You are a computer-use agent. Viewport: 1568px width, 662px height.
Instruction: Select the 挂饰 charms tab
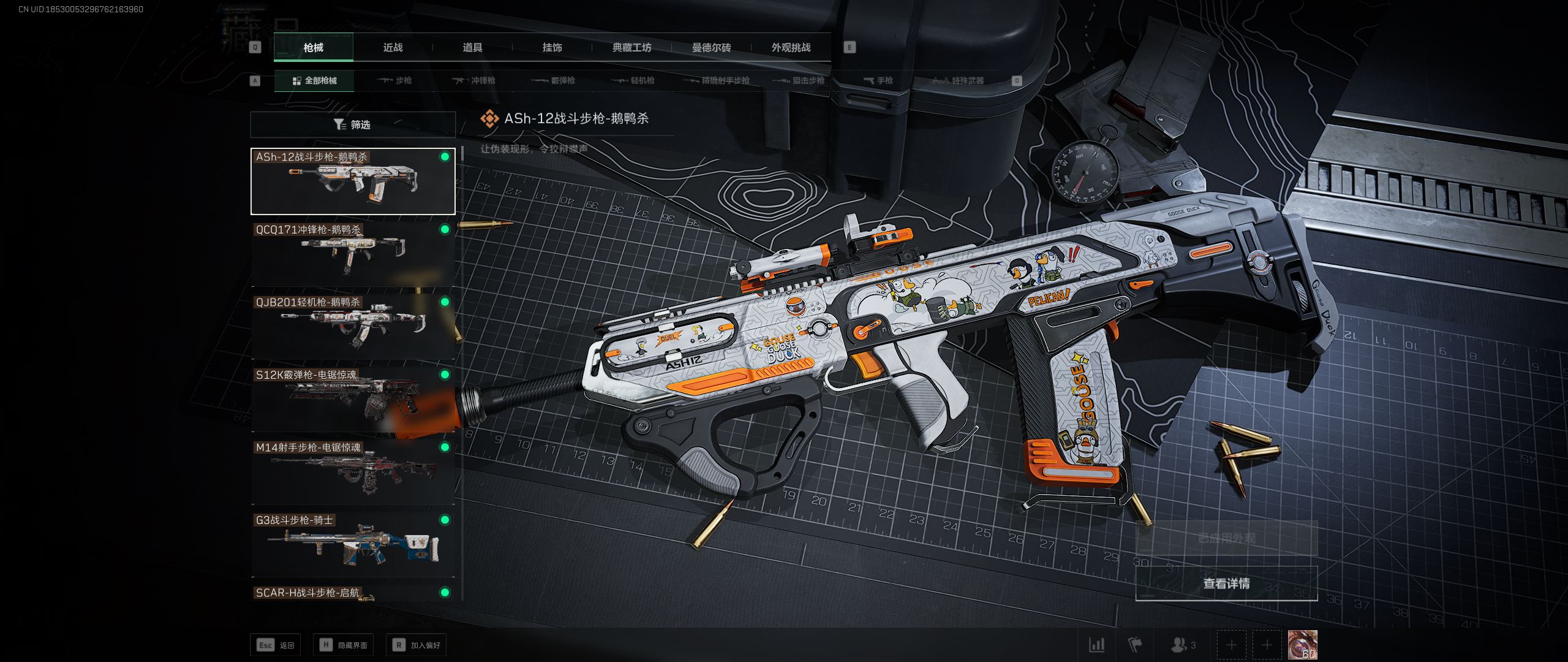(552, 47)
